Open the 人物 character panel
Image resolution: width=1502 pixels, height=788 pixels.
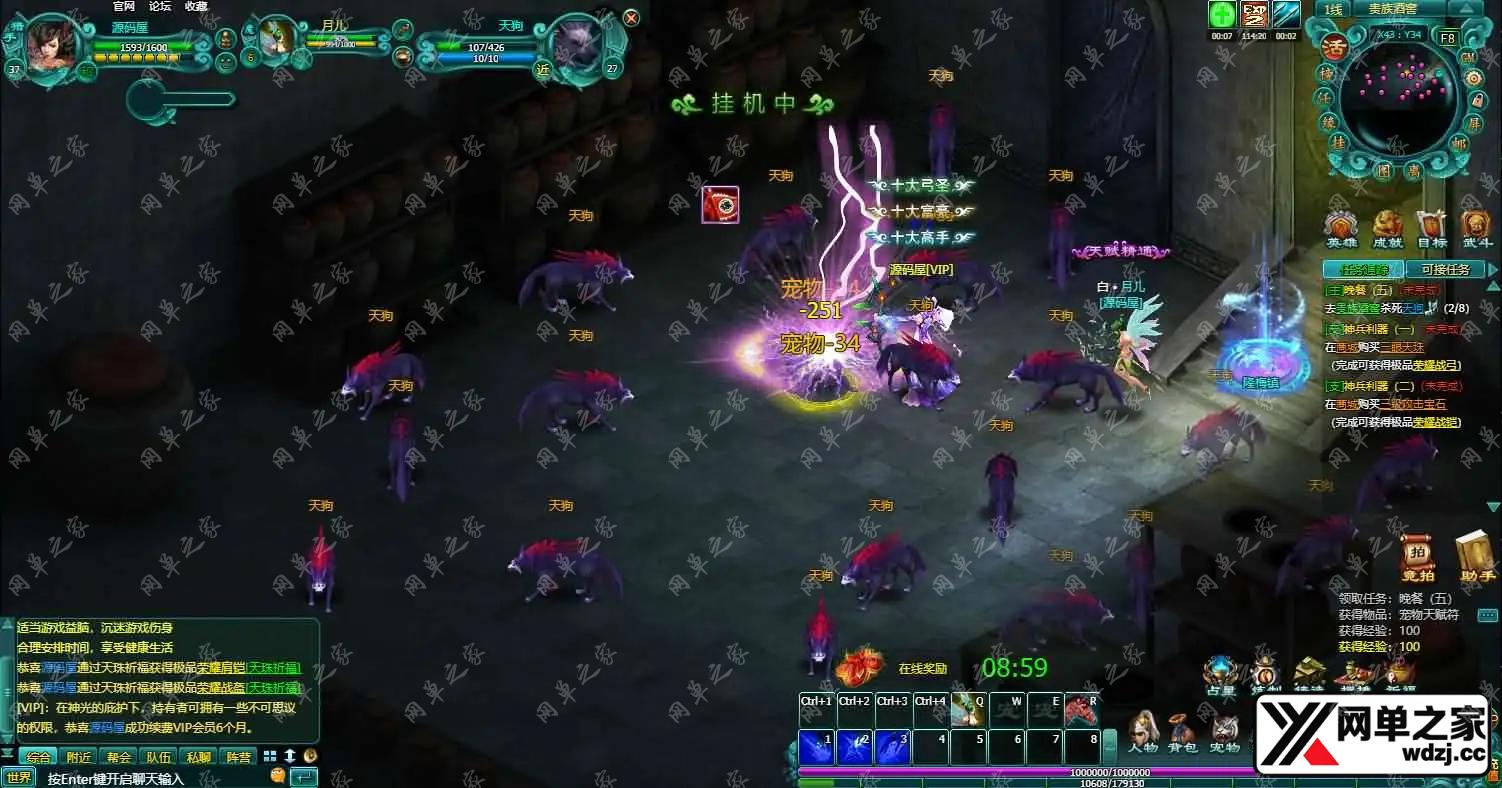click(x=1143, y=732)
